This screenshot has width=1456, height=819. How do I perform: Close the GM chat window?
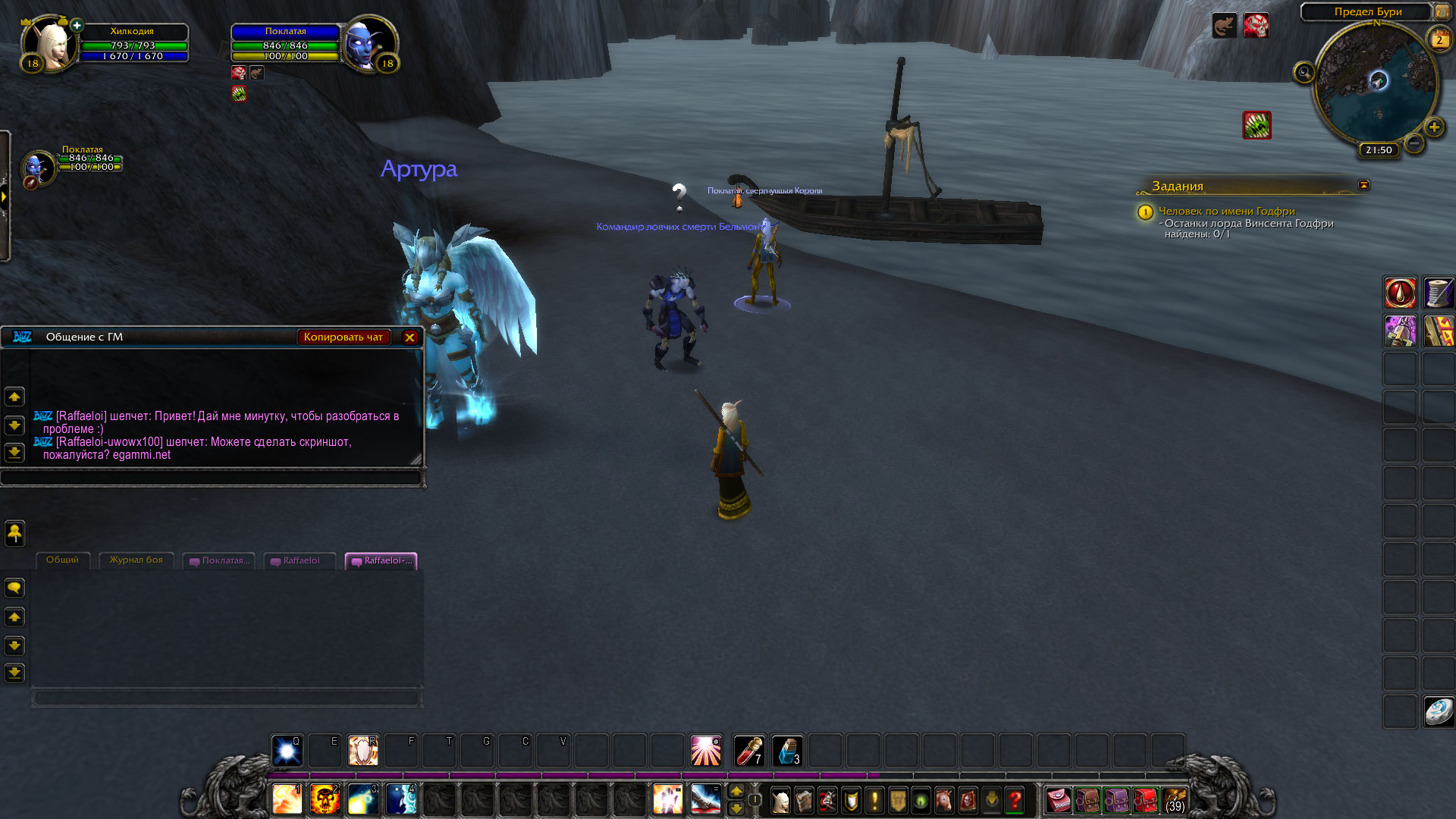point(409,337)
